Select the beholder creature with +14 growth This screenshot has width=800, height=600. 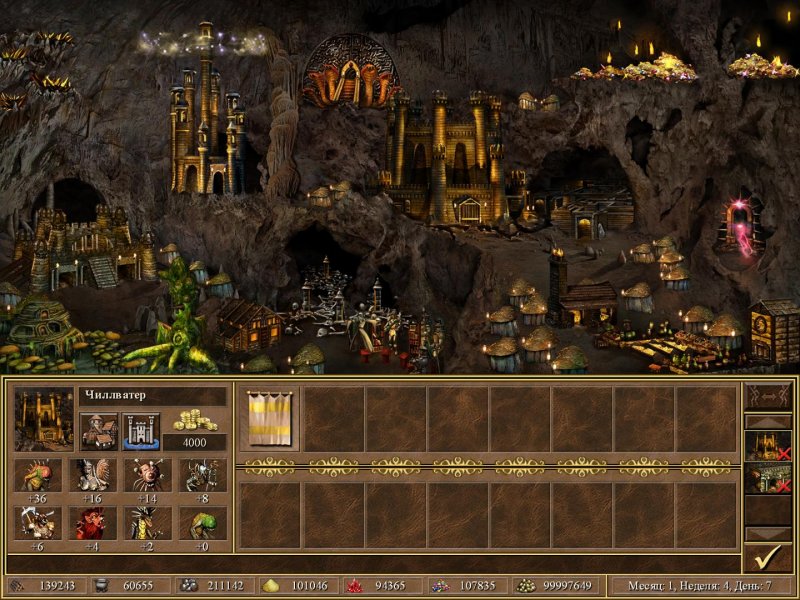point(146,476)
